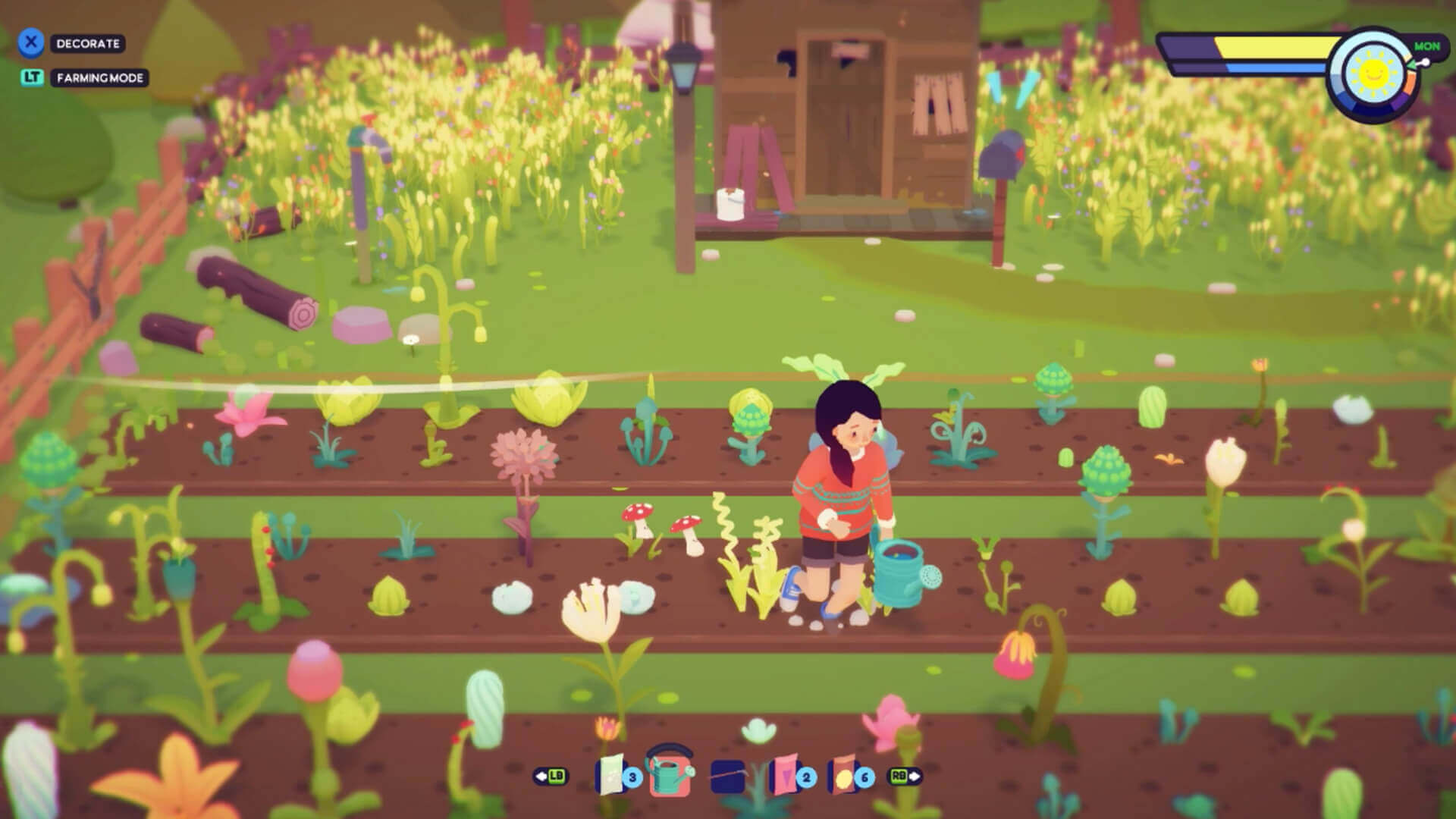Select the watering can in the hotbar
1456x819 pixels.
[670, 773]
